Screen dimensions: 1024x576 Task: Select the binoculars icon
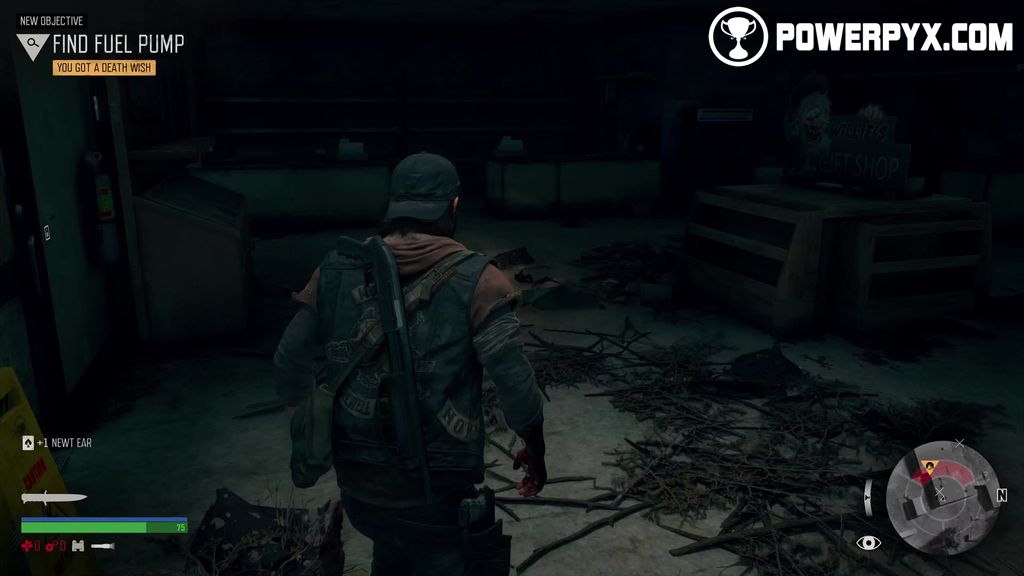77,546
